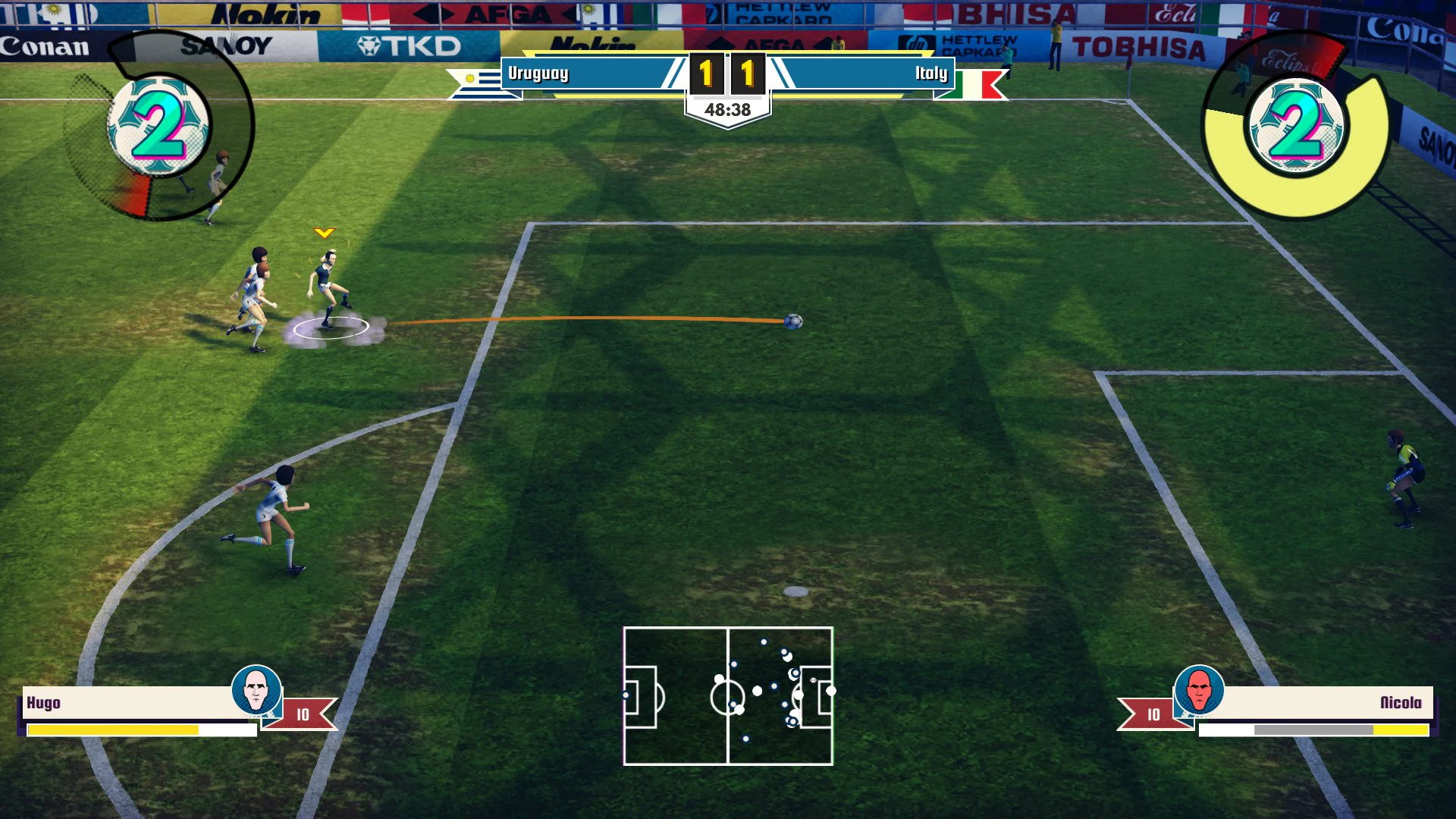Expand the match timer showing 48:38
Screen dimensions: 1456x819
coord(727,108)
